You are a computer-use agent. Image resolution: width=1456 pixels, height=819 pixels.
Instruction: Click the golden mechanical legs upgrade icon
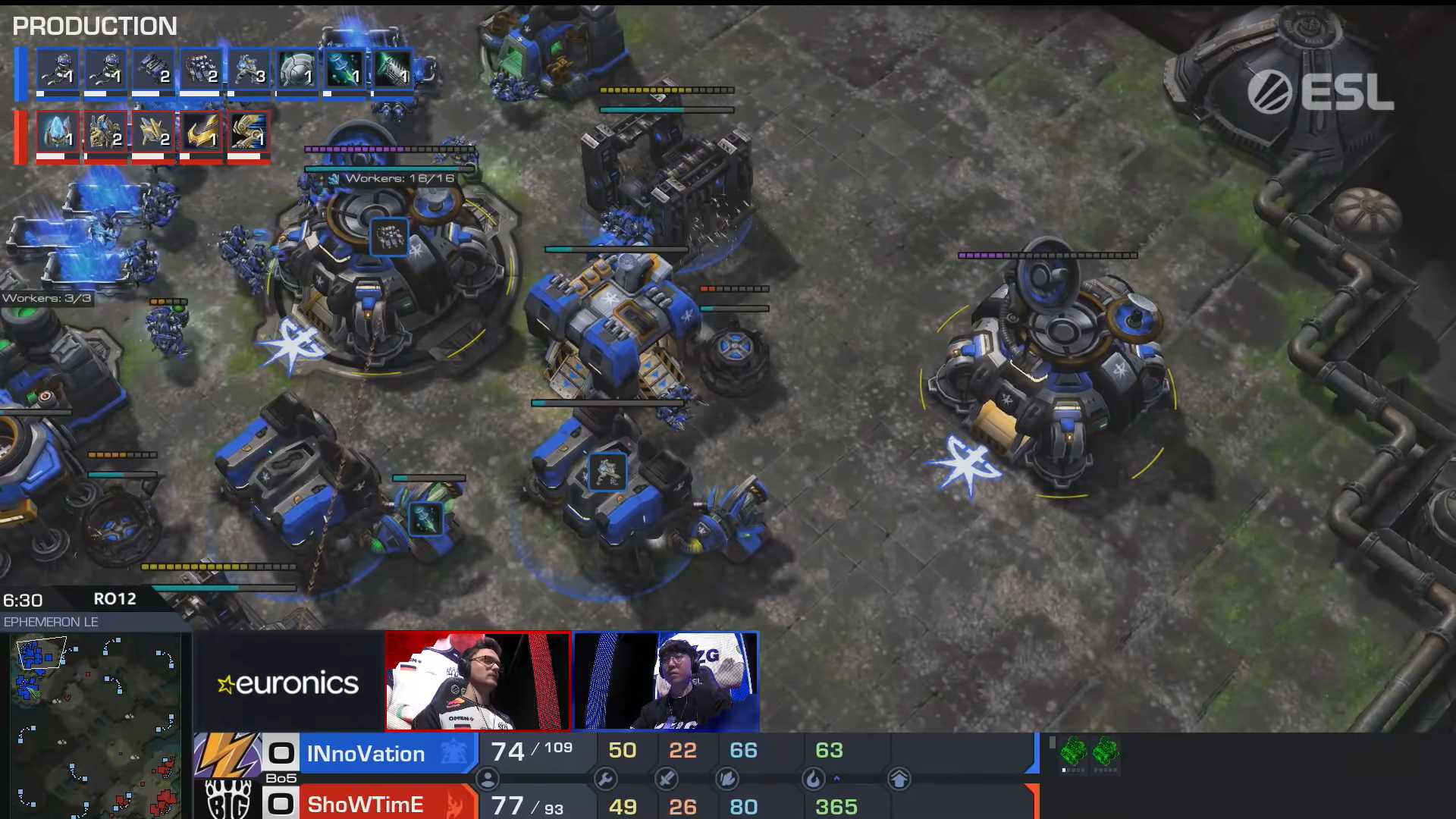click(249, 134)
